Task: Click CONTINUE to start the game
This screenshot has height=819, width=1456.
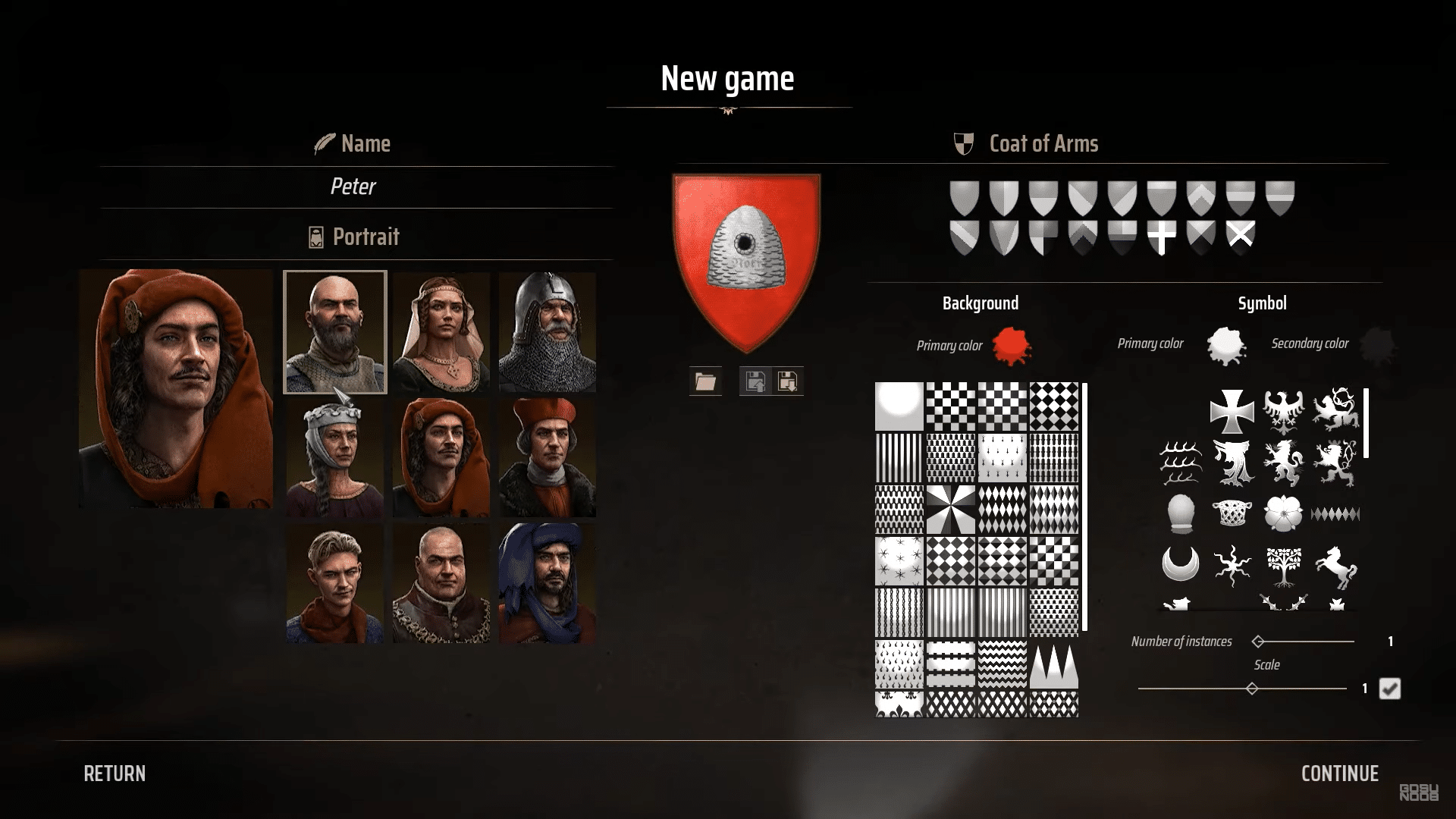Action: click(1339, 773)
